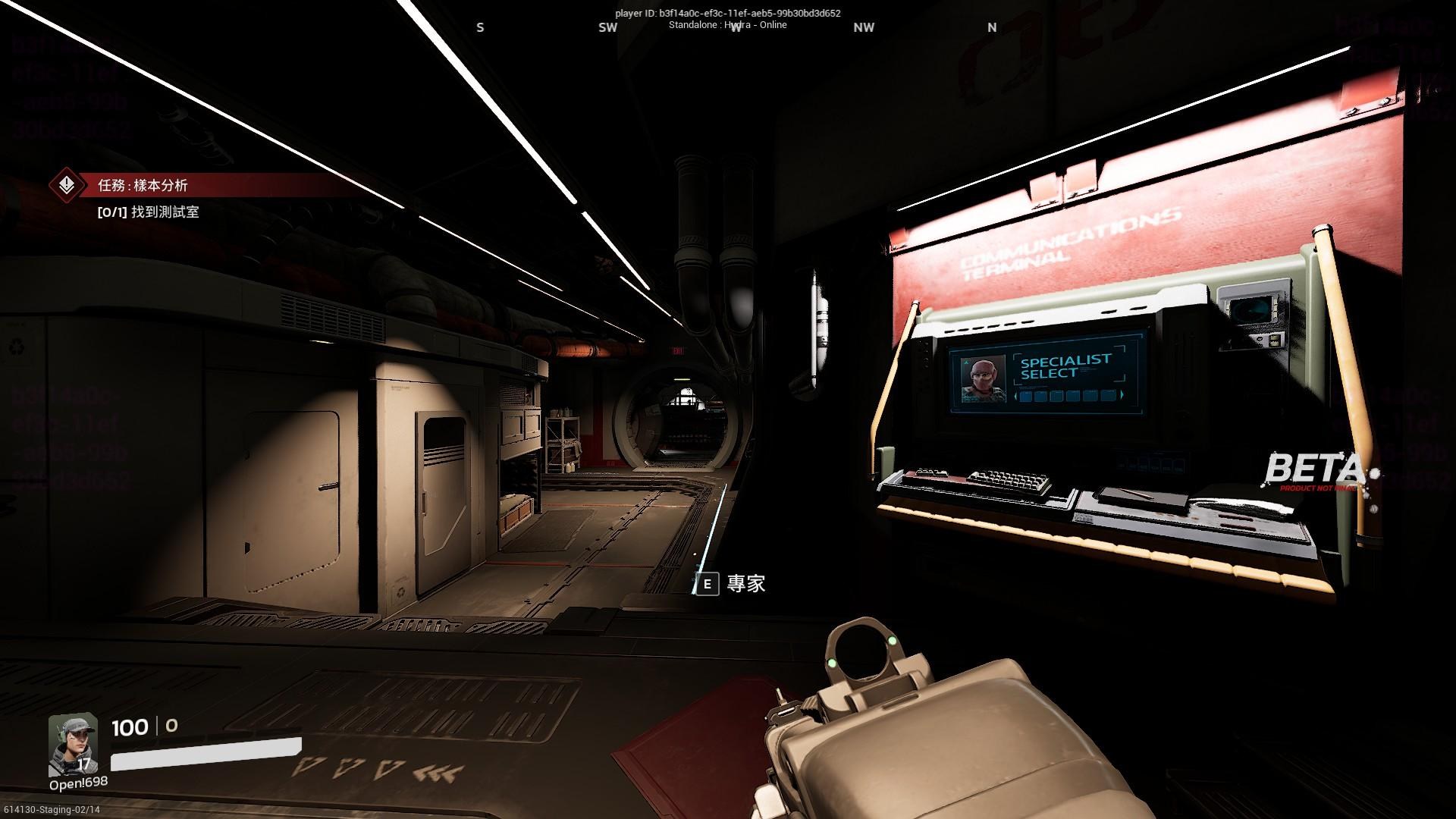Select the 樣本分析 mission tracker banner
Screen dimensions: 1456x819
(143, 185)
